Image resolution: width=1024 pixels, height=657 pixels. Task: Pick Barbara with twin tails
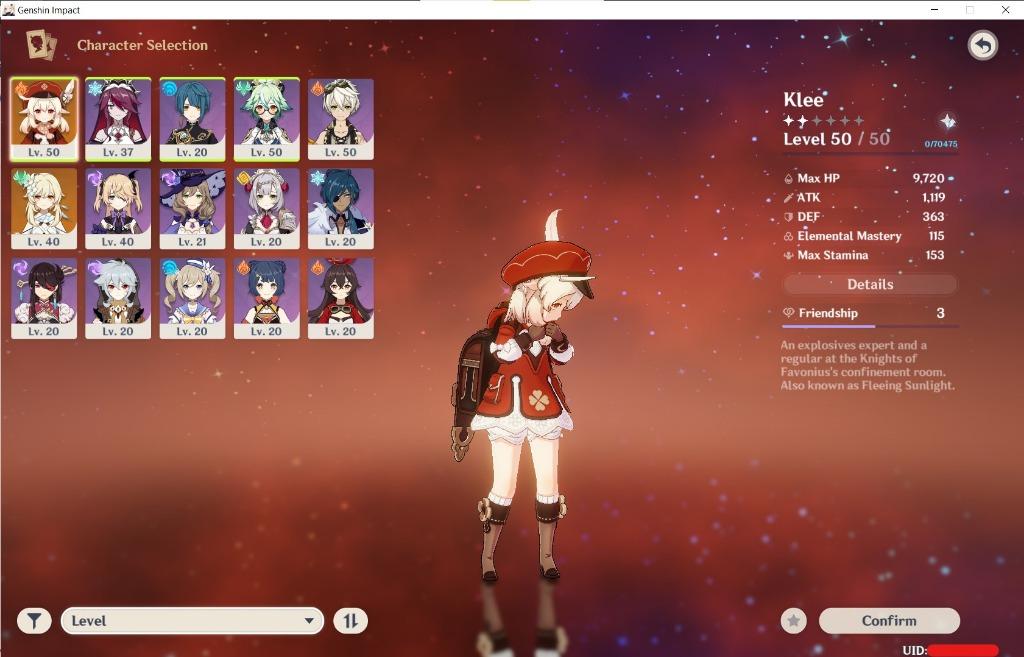pos(192,298)
